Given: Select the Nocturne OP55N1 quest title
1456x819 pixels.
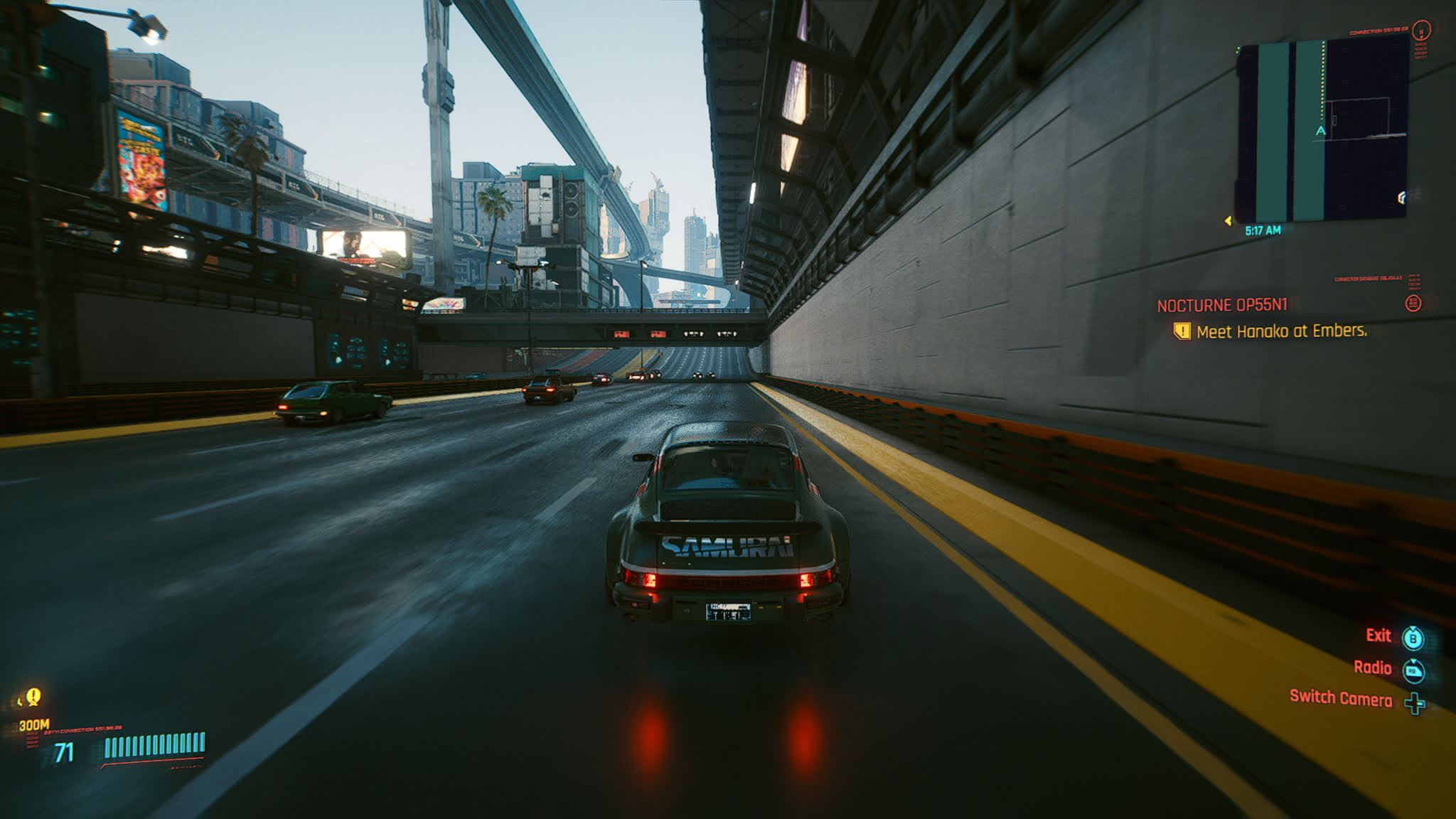Looking at the screenshot, I should [x=1221, y=306].
